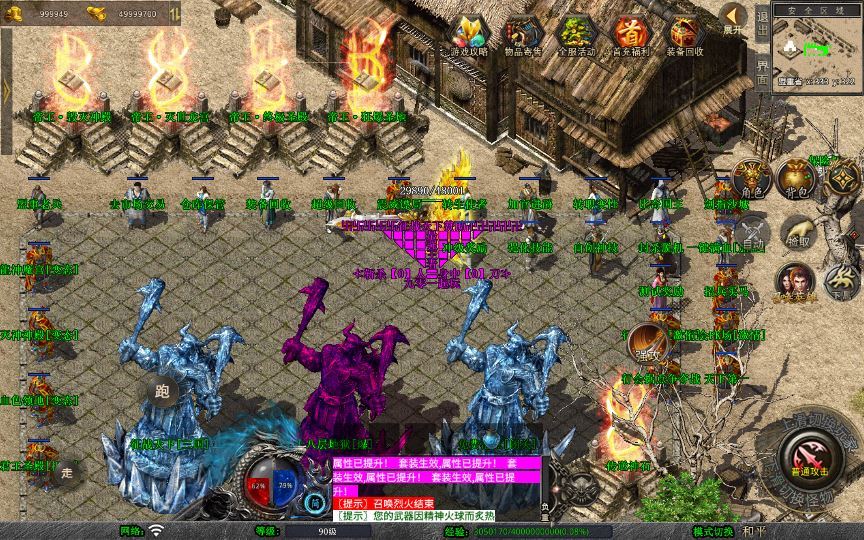The image size is (864, 540).
Task: Toggle the 界面 interface tab
Action: tap(762, 70)
